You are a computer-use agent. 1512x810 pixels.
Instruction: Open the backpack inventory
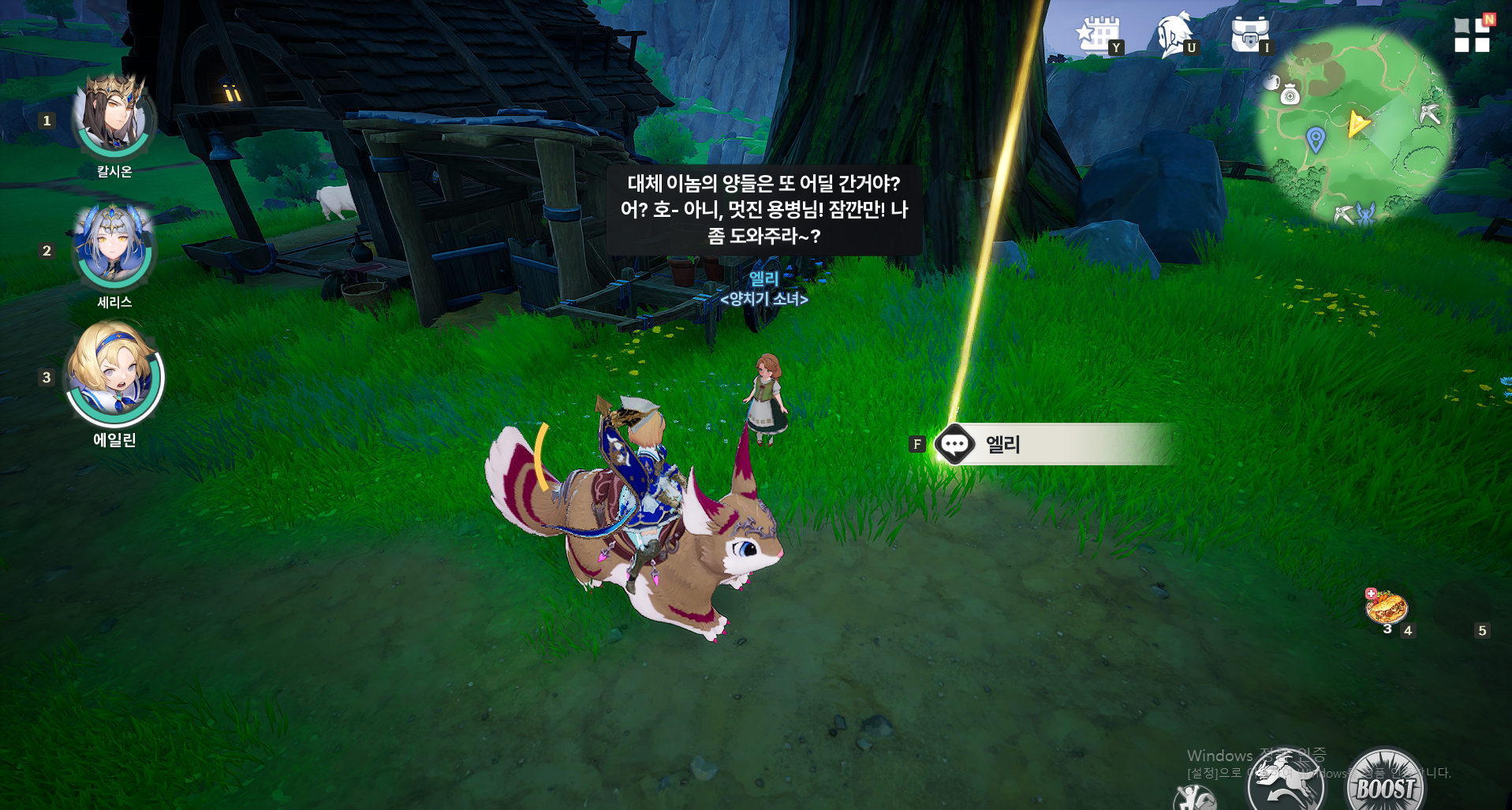pyautogui.click(x=1249, y=35)
